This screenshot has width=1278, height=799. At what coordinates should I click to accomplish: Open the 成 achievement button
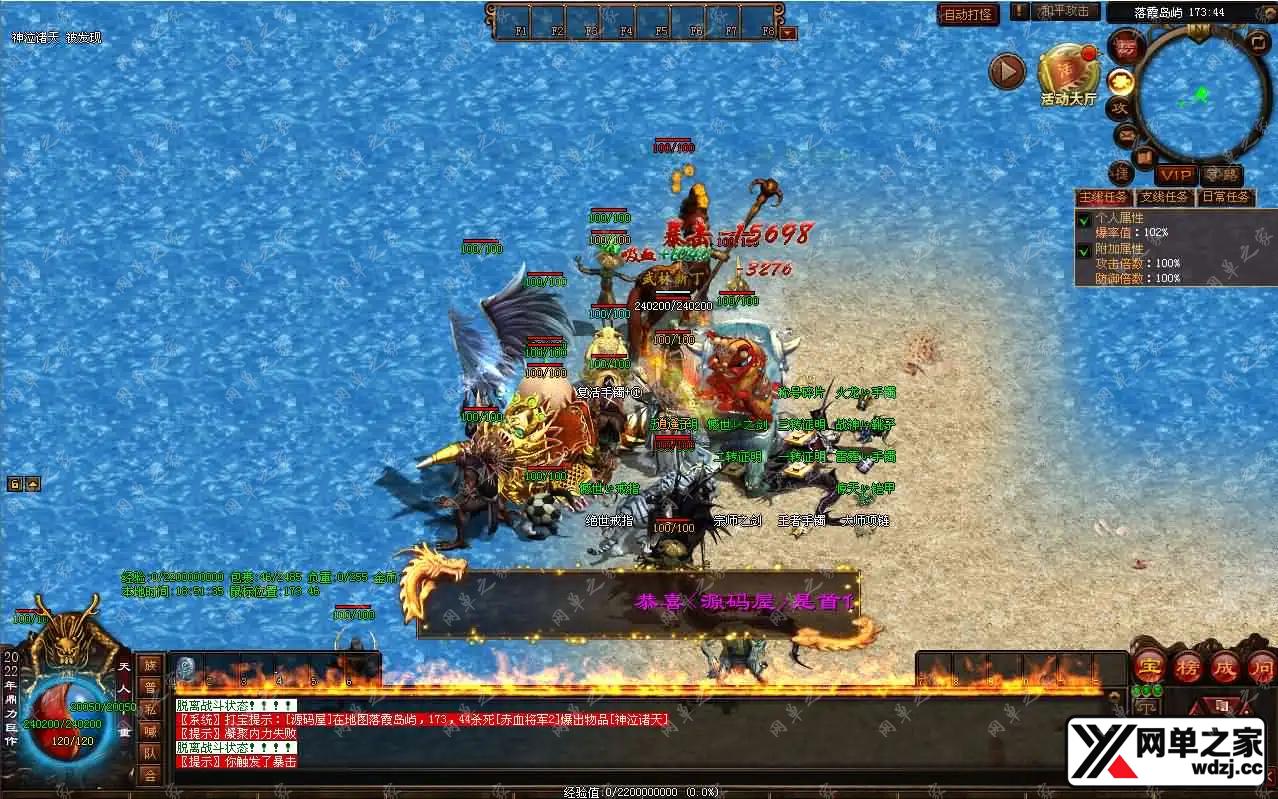tap(1224, 665)
